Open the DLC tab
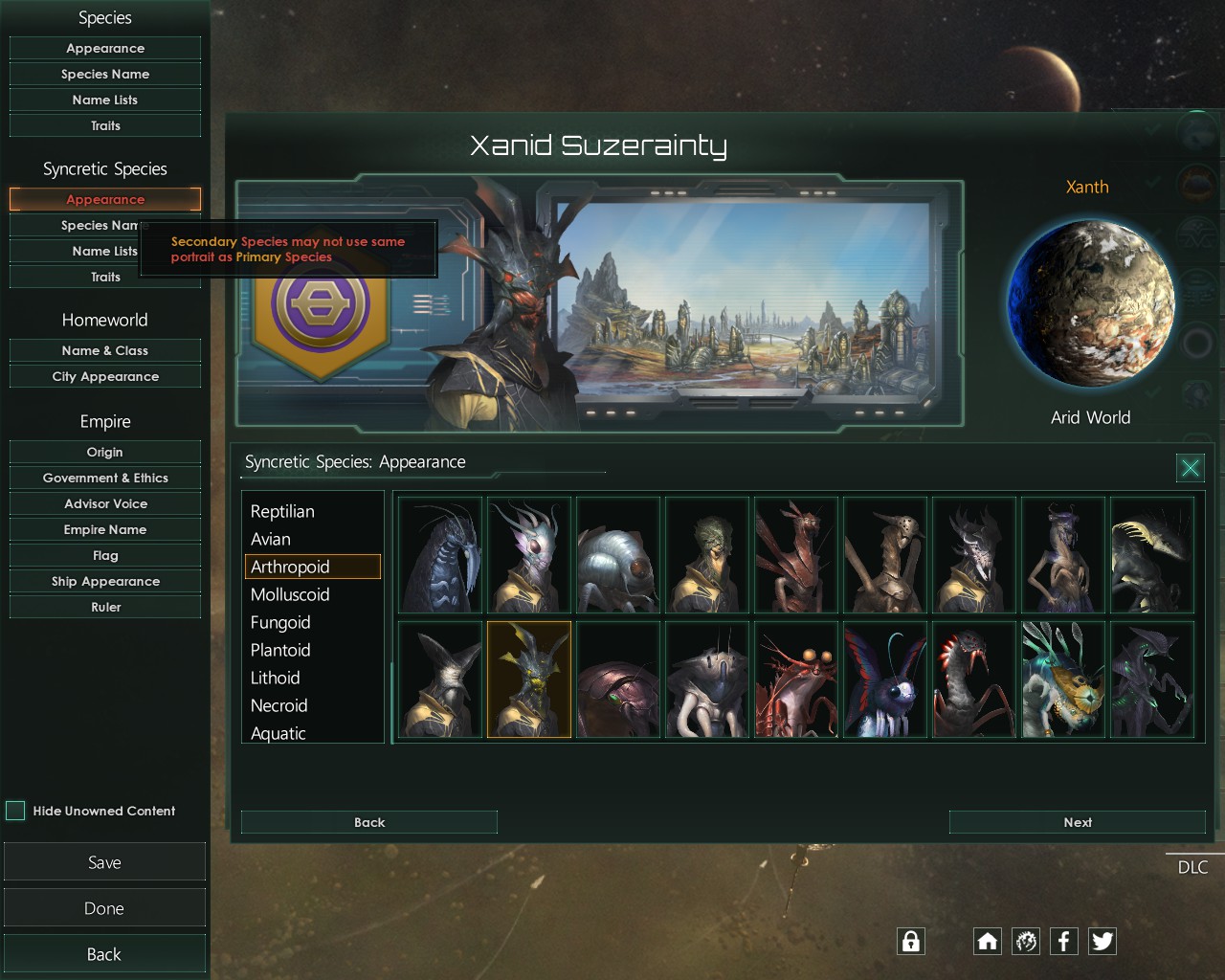 tap(1192, 867)
